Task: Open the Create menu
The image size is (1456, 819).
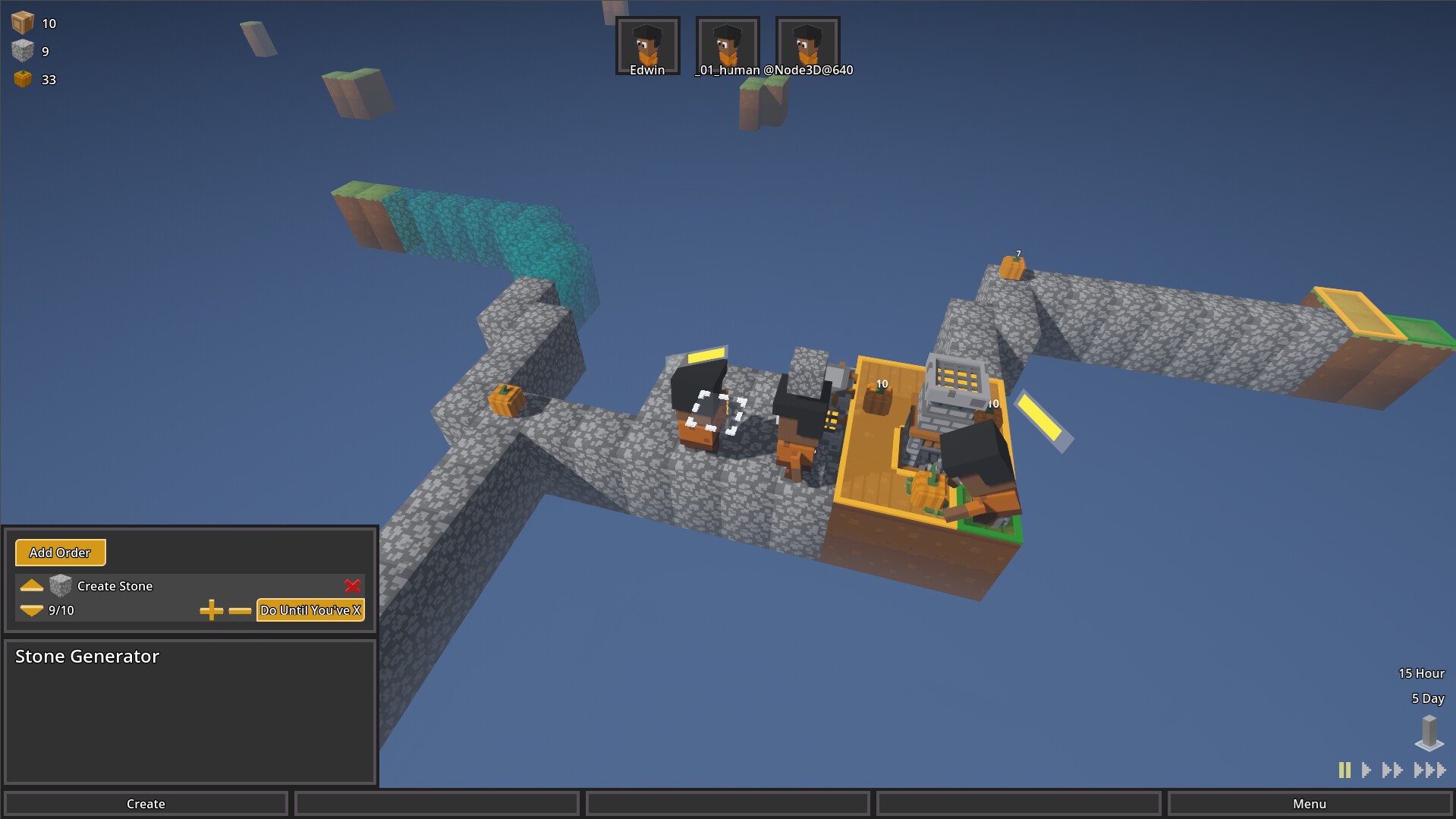Action: (x=146, y=804)
